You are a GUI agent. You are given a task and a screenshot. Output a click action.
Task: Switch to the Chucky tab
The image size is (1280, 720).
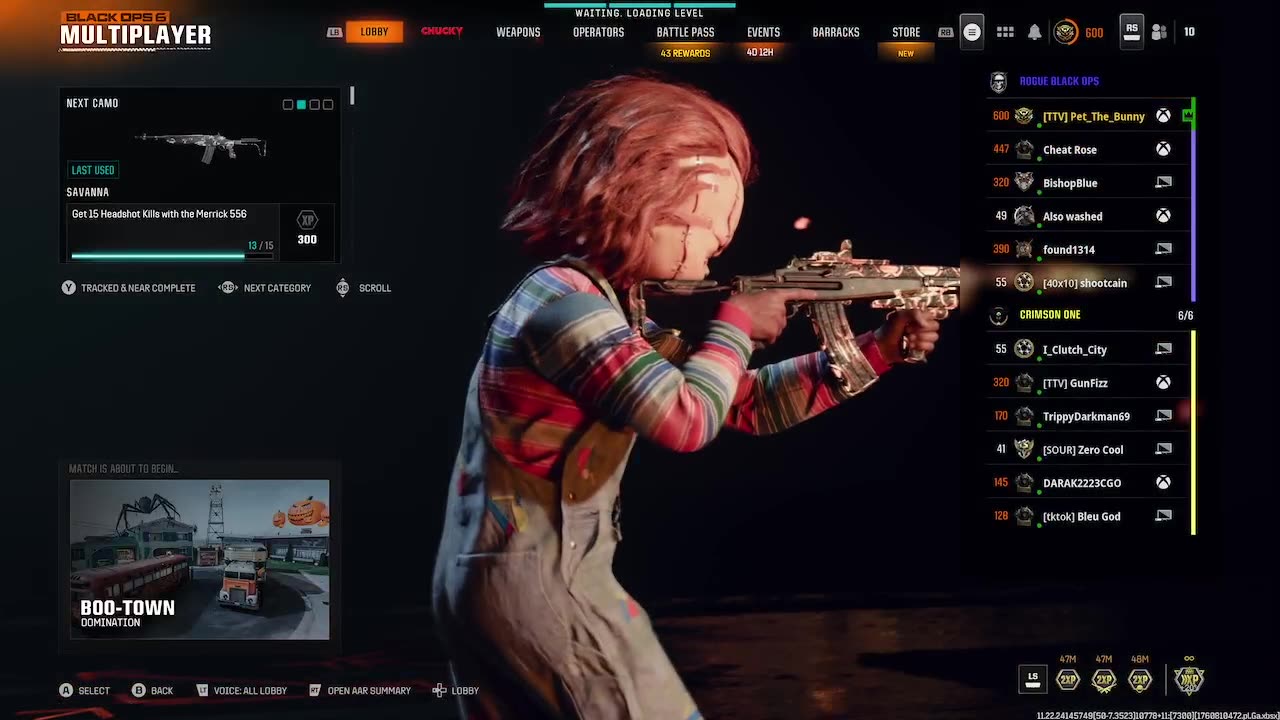(x=442, y=32)
